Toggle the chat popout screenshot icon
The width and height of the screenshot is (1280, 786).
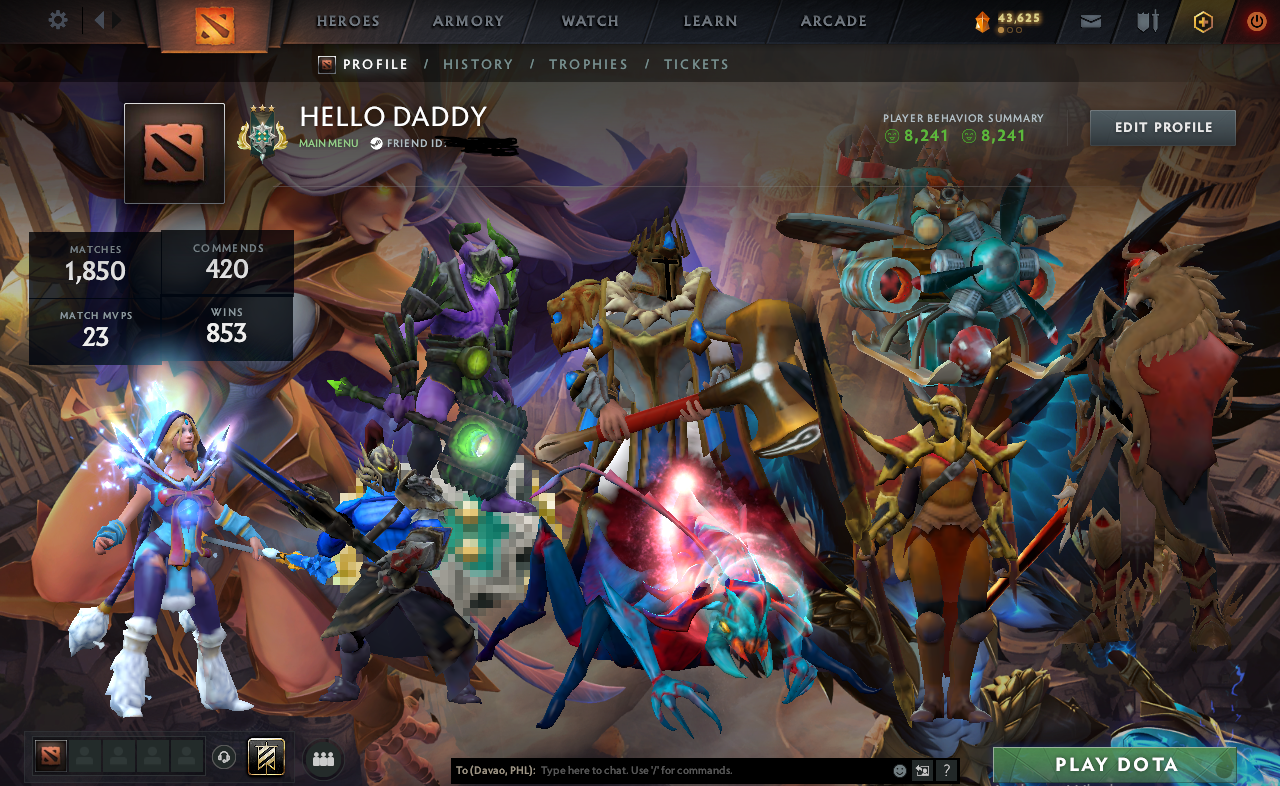click(920, 770)
